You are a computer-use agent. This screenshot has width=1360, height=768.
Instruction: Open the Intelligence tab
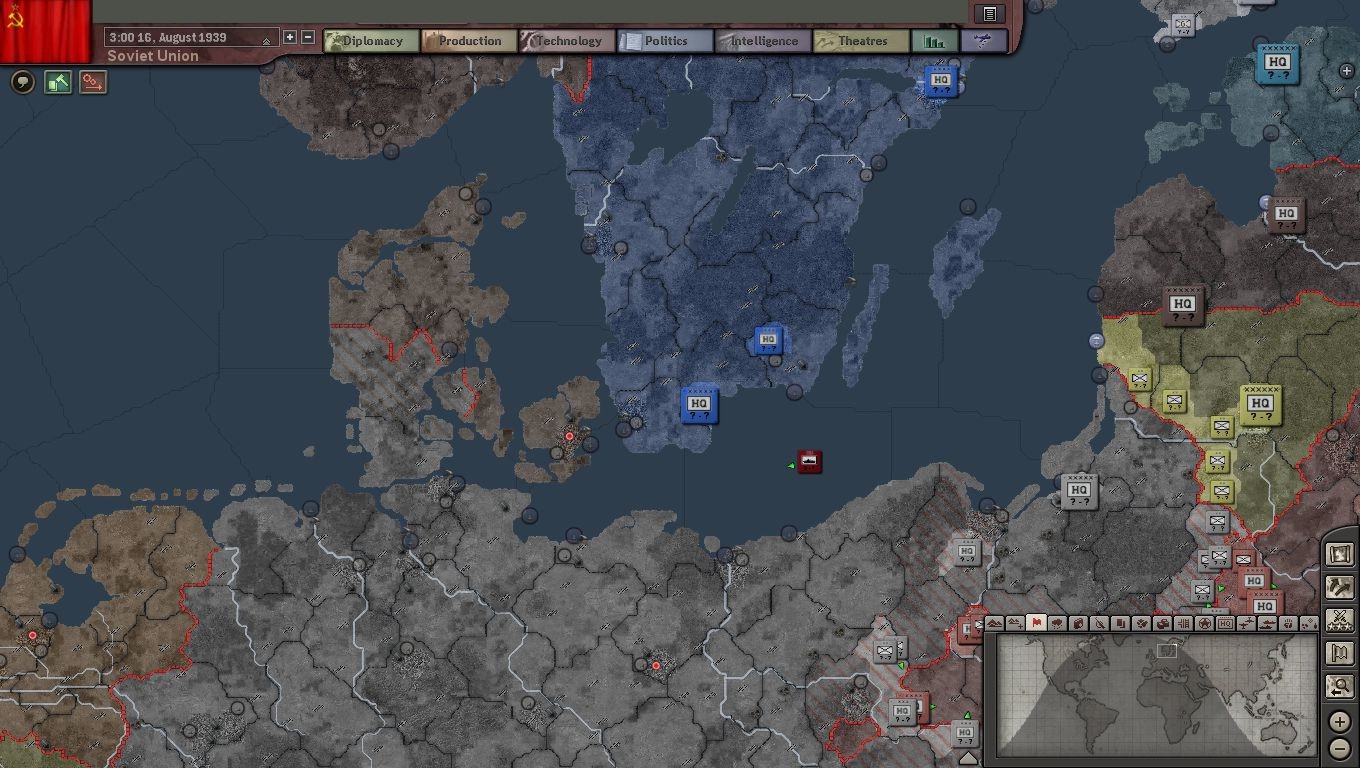tap(763, 41)
